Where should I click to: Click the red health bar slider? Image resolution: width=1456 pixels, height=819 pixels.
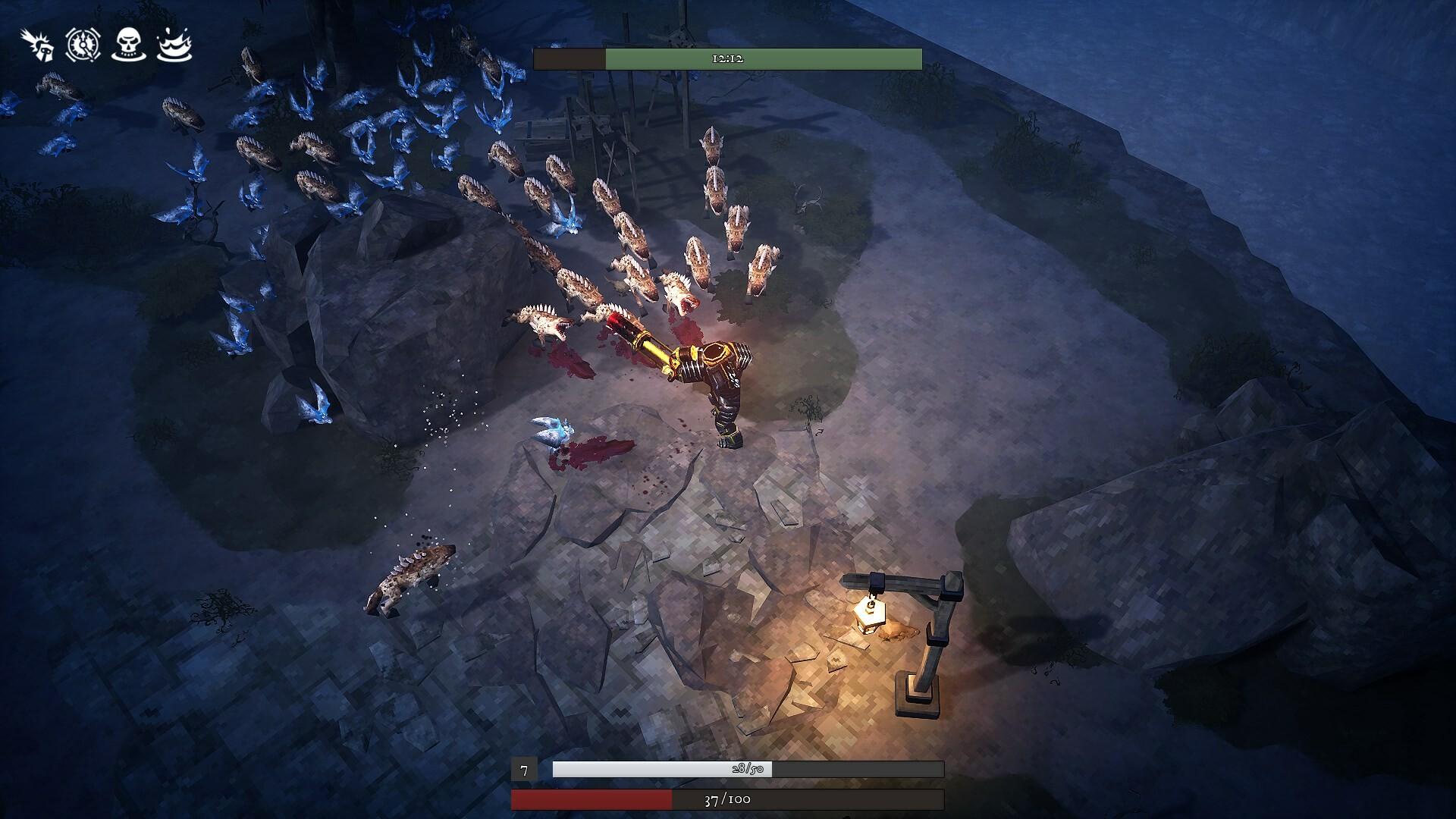591,799
